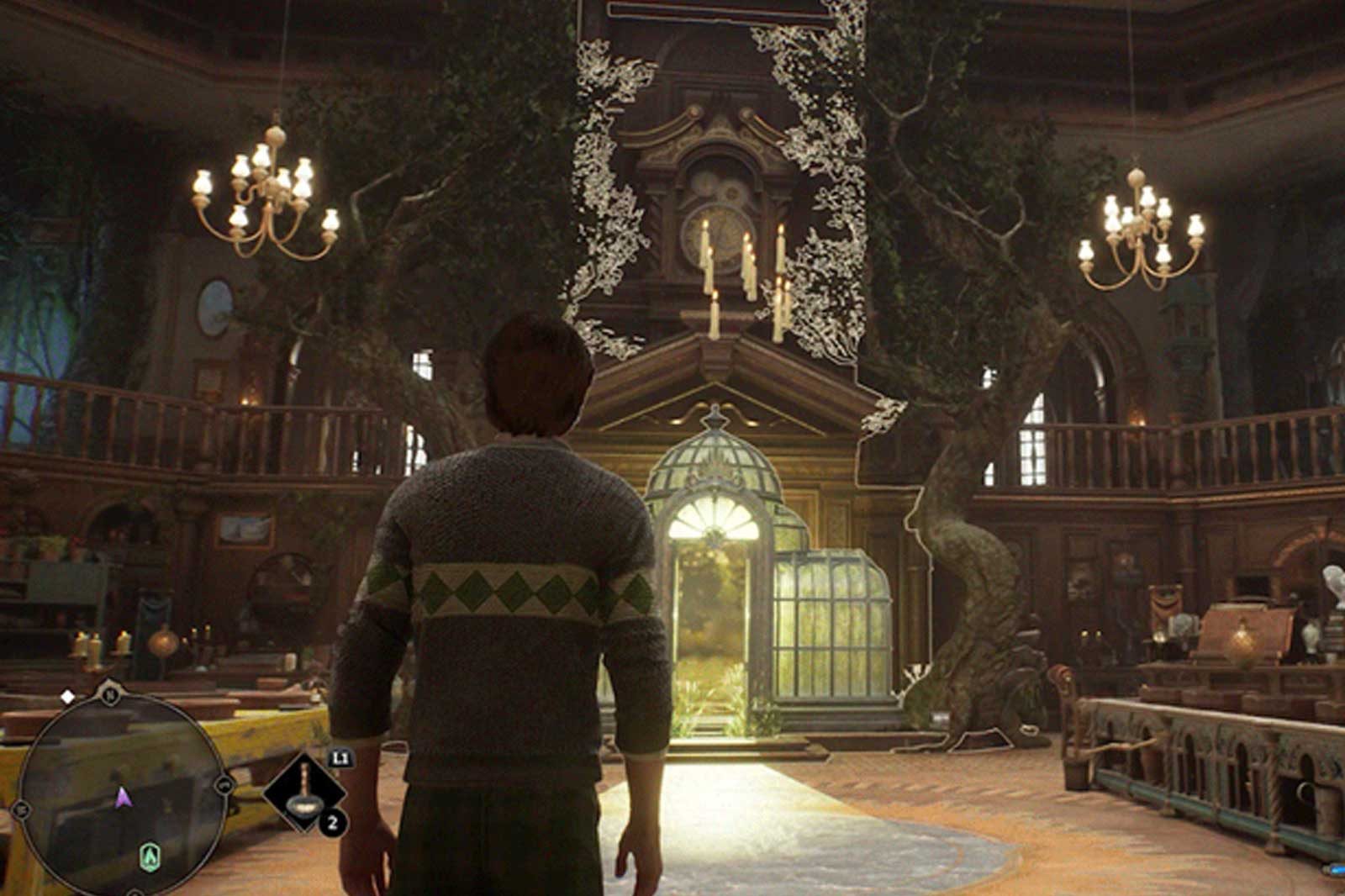Click the purple player arrow on the minimap

pos(123,798)
